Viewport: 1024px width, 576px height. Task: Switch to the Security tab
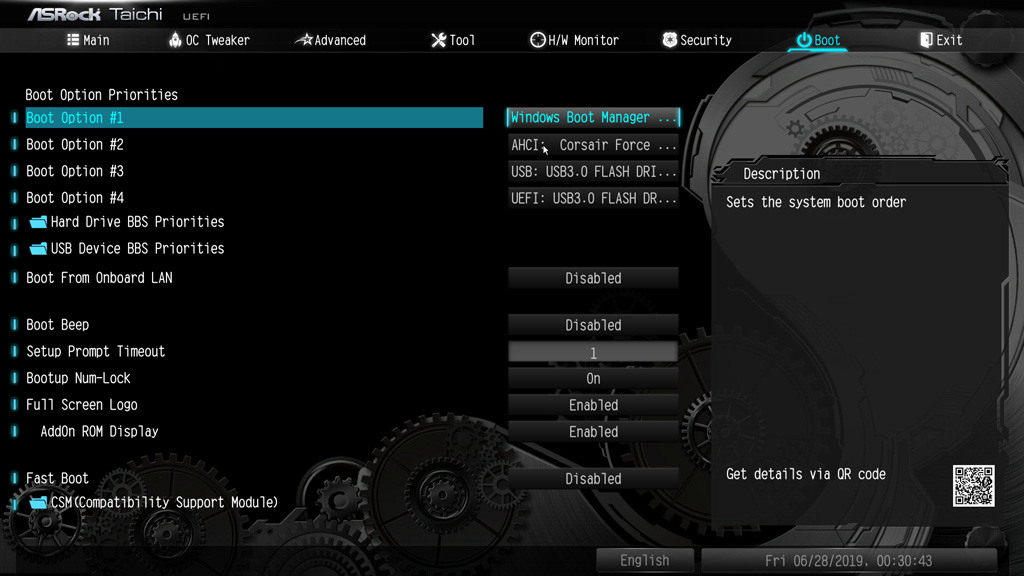(697, 40)
